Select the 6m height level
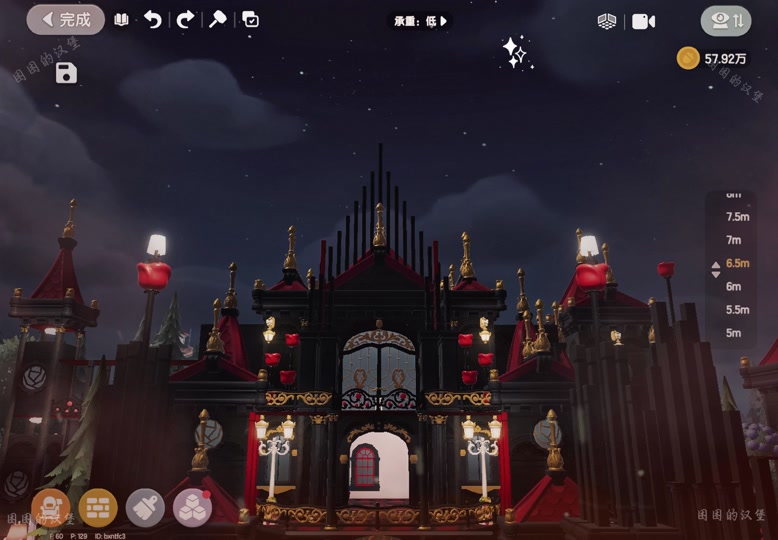This screenshot has height=540, width=778. pos(734,286)
